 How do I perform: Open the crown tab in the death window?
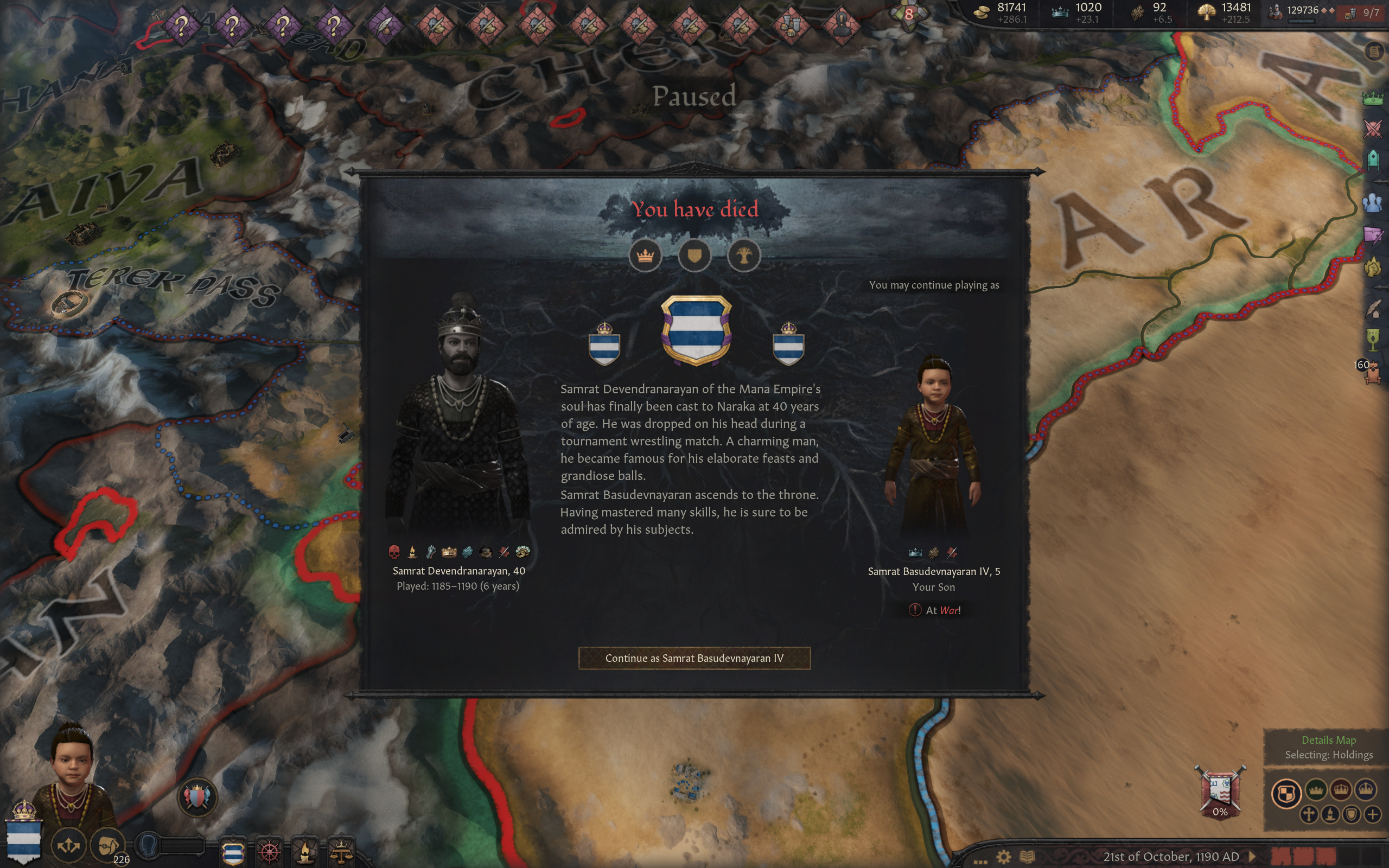(x=645, y=256)
